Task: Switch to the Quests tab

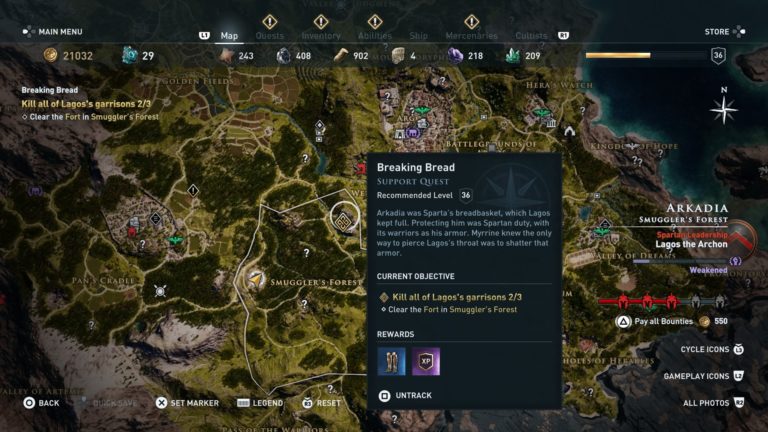Action: (269, 36)
